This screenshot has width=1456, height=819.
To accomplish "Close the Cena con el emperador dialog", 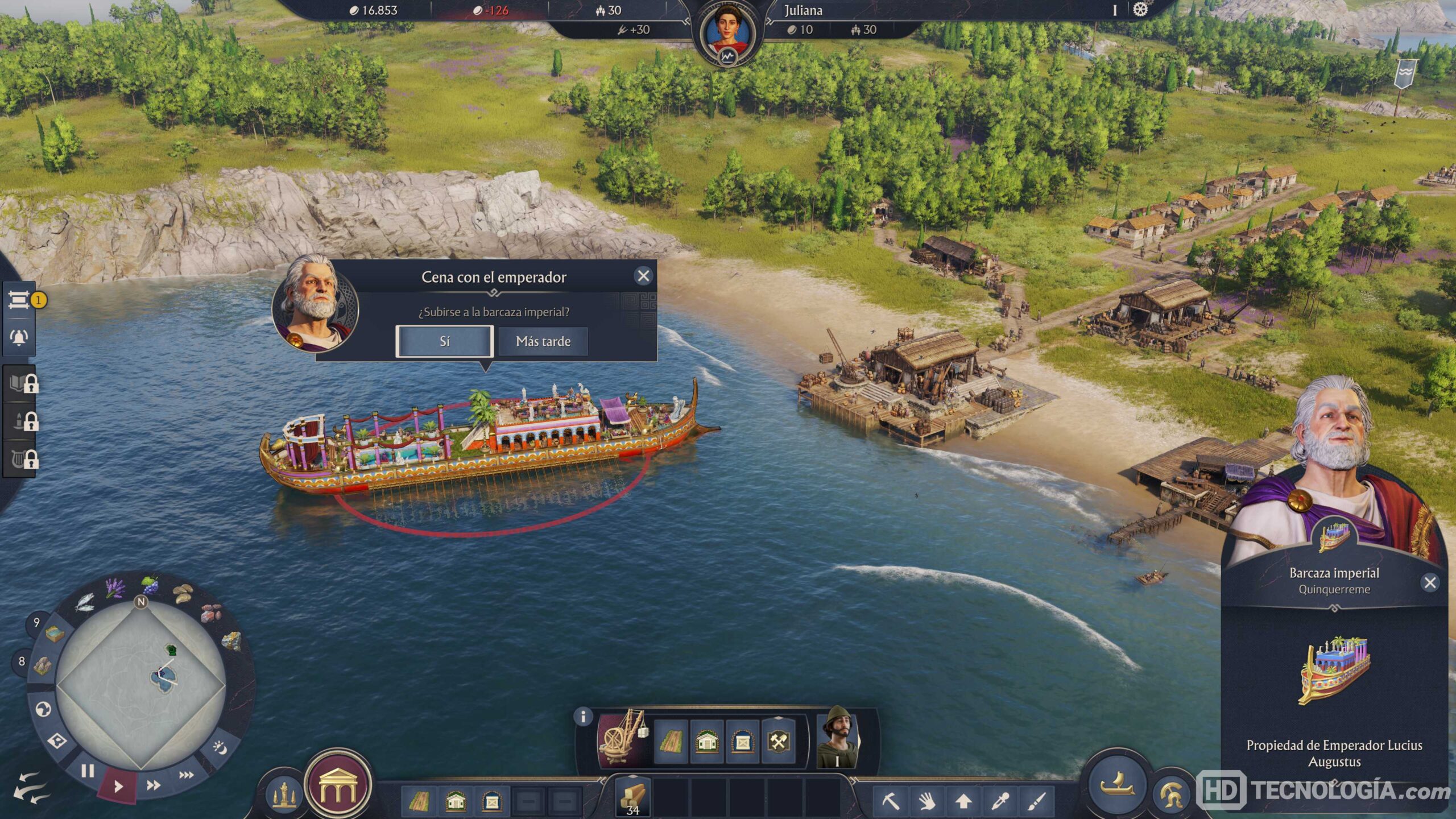I will (643, 276).
